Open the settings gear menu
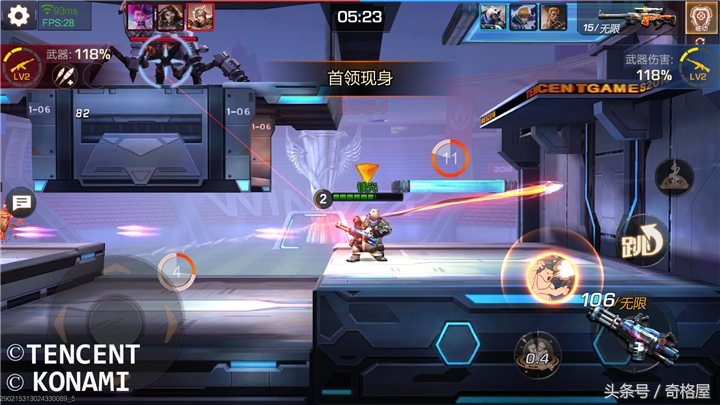The width and height of the screenshot is (720, 405). [17, 17]
